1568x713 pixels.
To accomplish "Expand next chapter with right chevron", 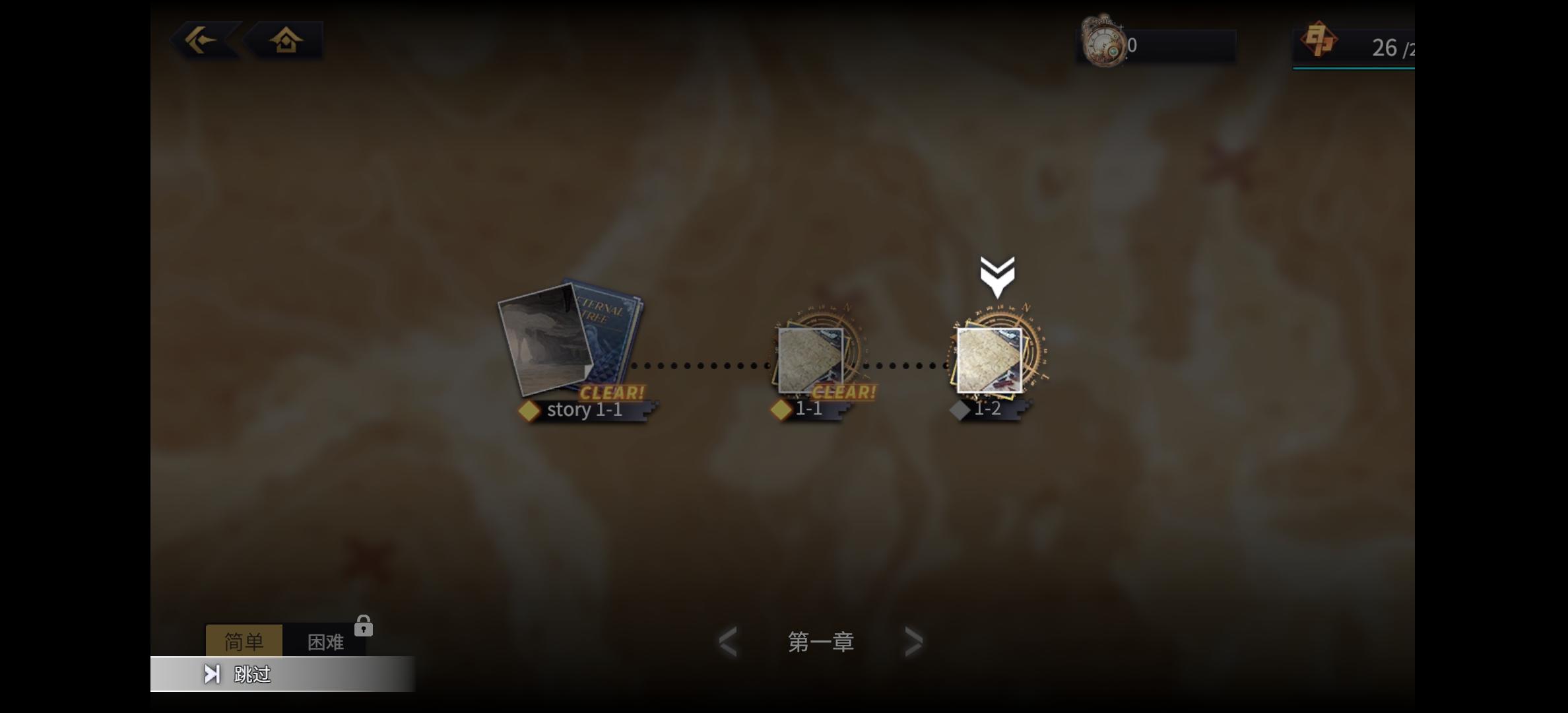I will 914,641.
